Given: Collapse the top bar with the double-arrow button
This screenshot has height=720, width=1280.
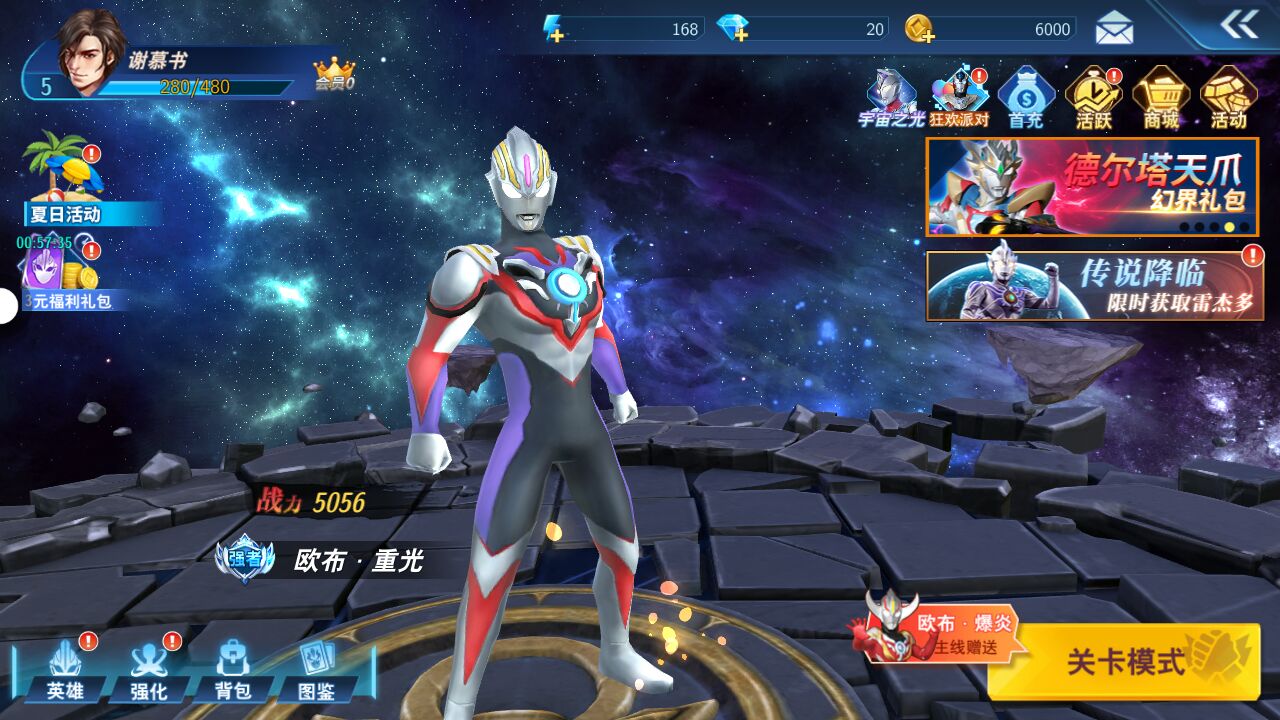Looking at the screenshot, I should click(x=1239, y=25).
